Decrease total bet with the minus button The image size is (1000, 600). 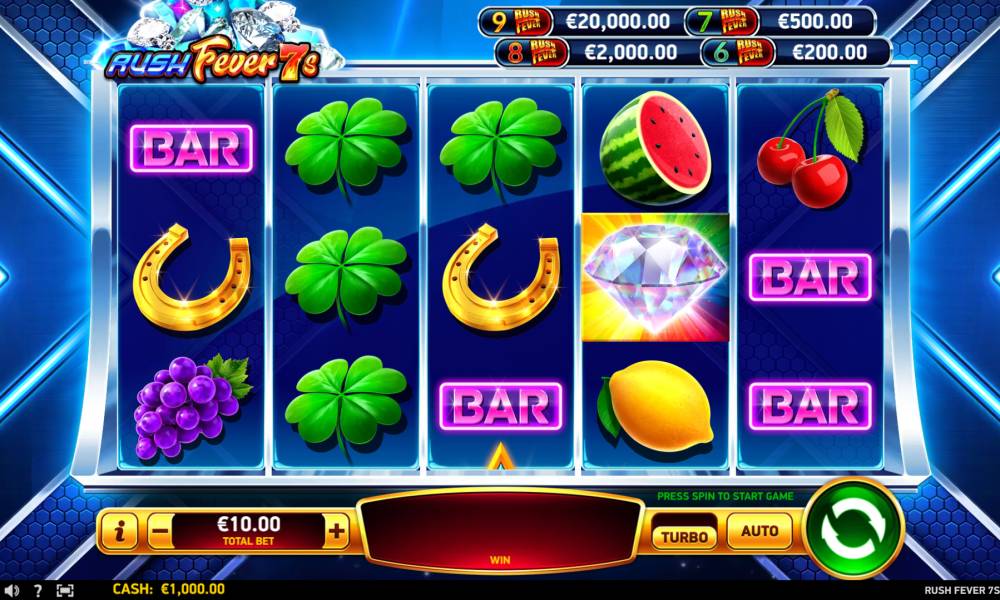coord(160,532)
